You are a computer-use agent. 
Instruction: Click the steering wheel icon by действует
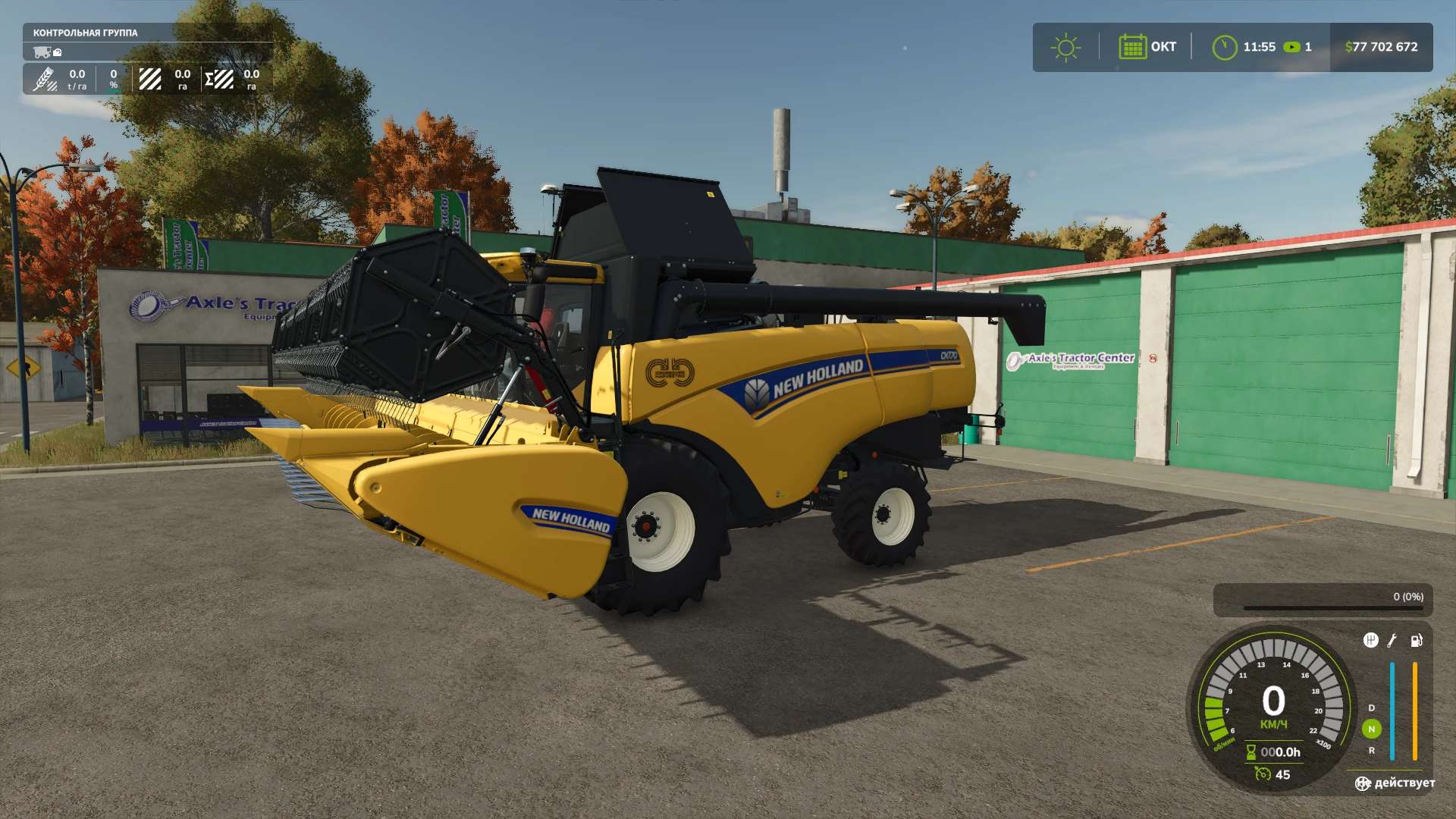click(1363, 783)
